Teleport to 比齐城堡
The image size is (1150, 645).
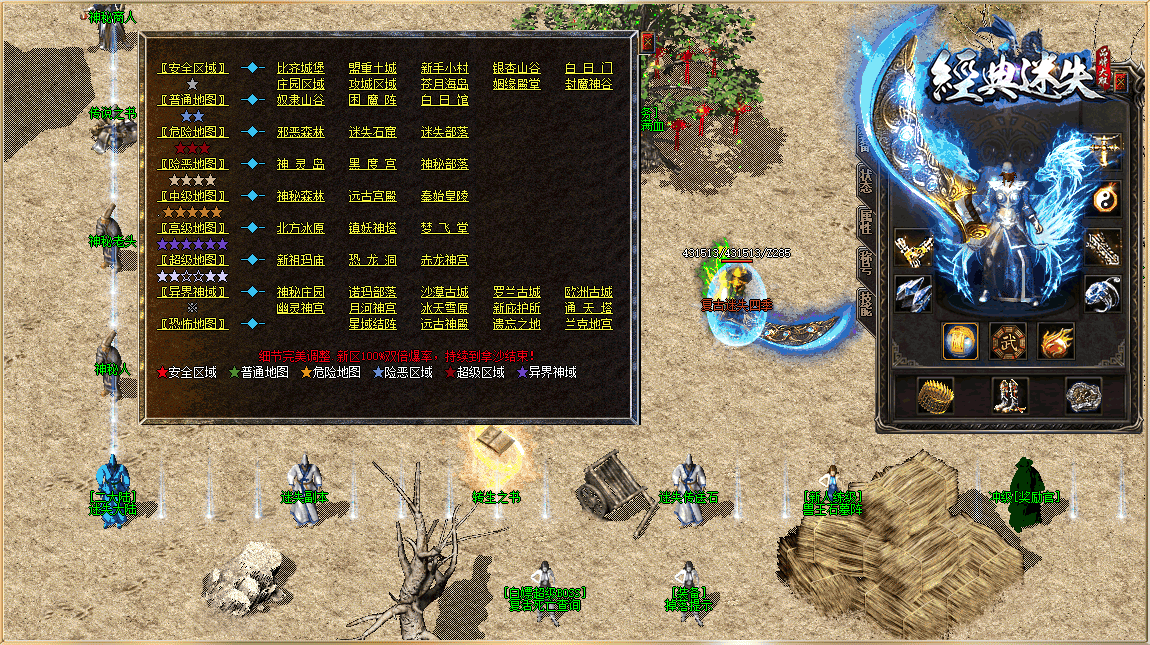pyautogui.click(x=301, y=68)
